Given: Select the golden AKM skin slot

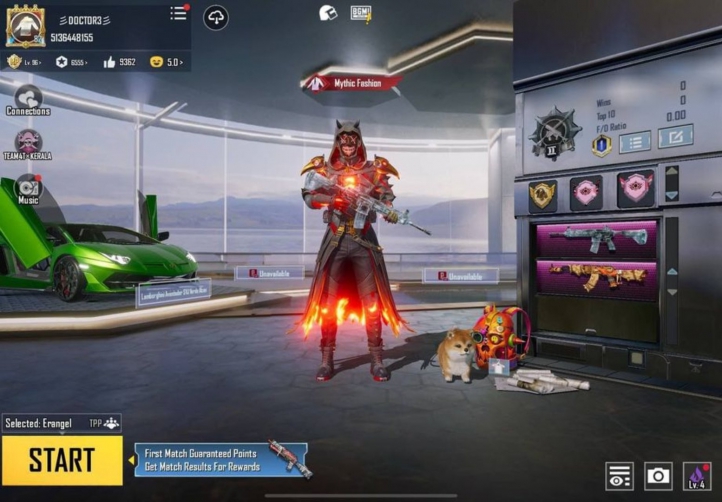Looking at the screenshot, I should pyautogui.click(x=596, y=276).
